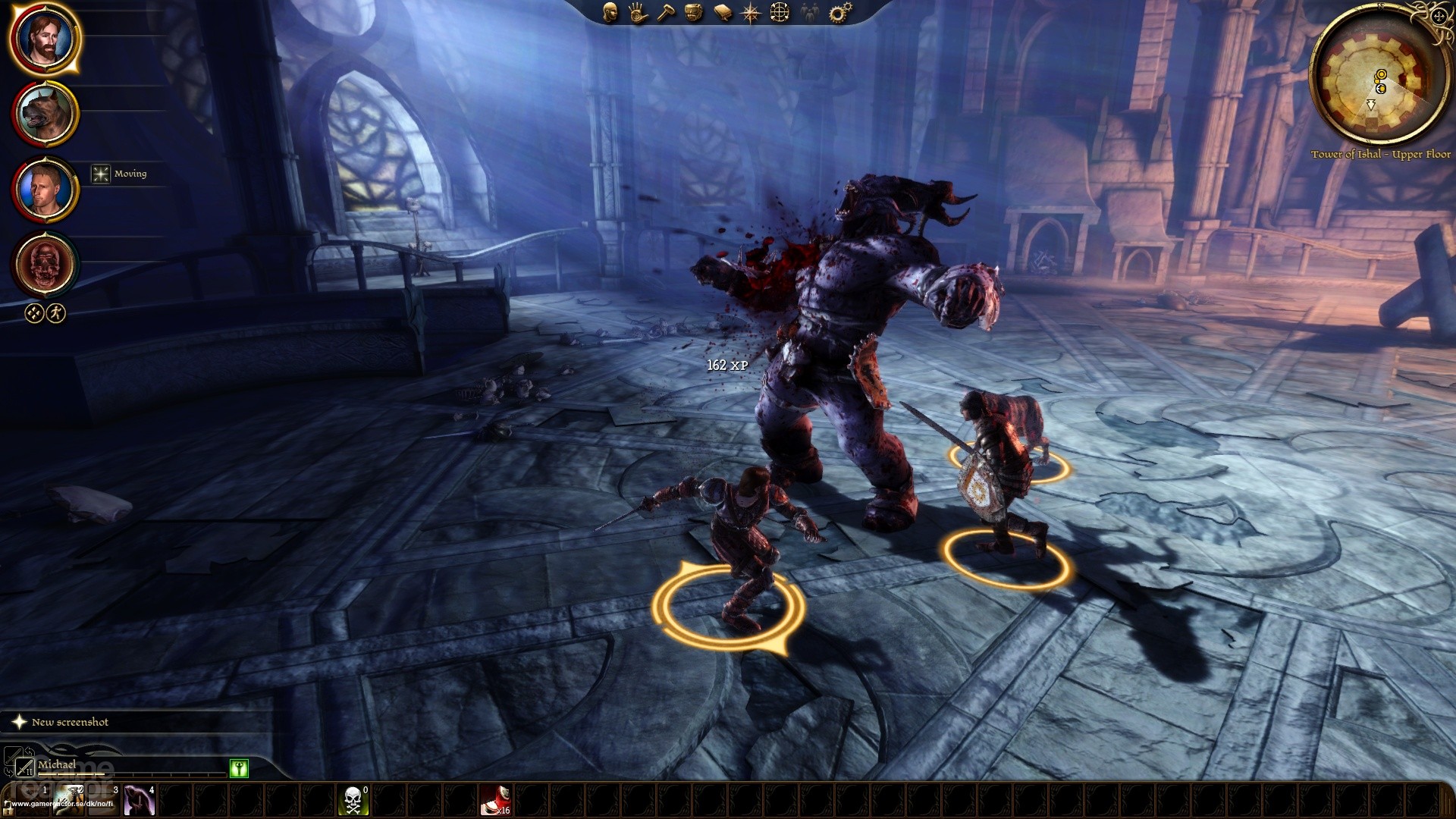1456x819 pixels.
Task: Open the tactics screen
Action: pyautogui.click(x=694, y=13)
